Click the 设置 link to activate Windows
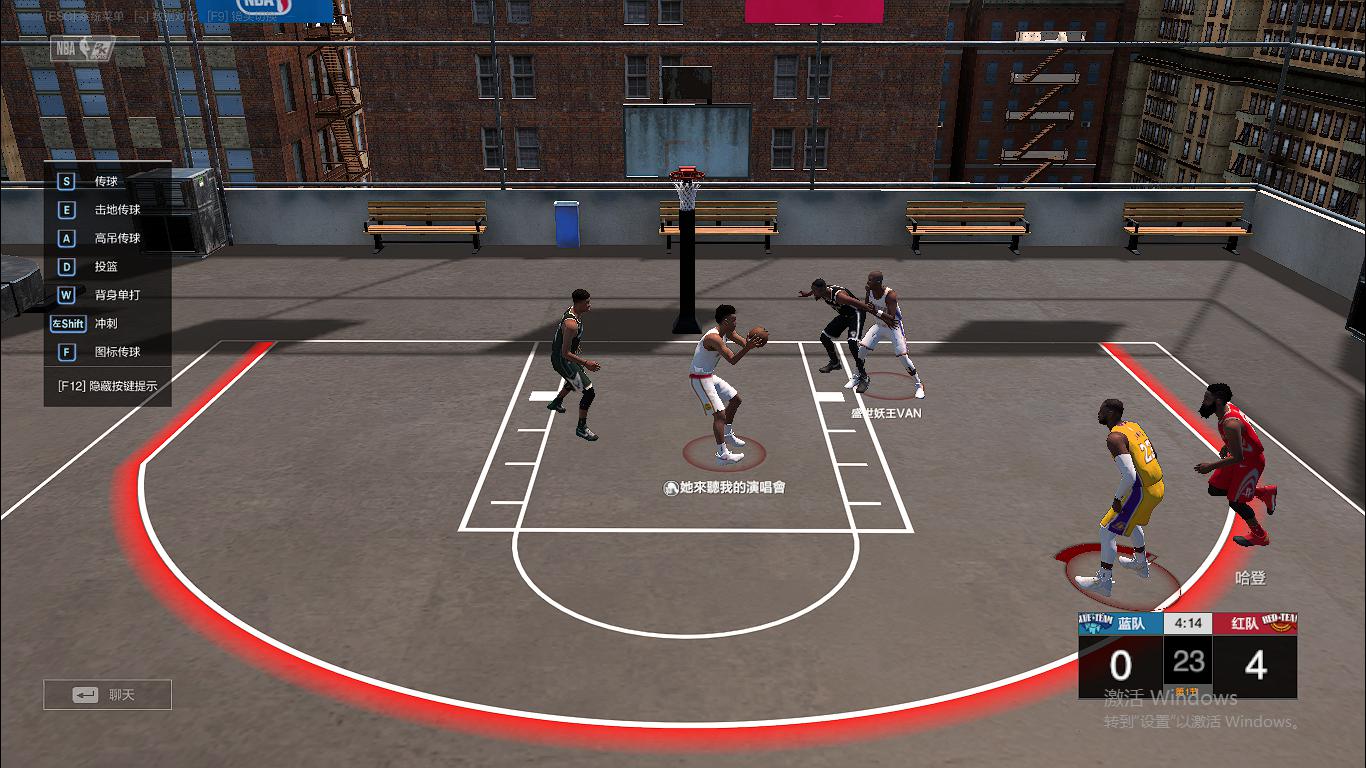The image size is (1366, 768). (x=1158, y=721)
